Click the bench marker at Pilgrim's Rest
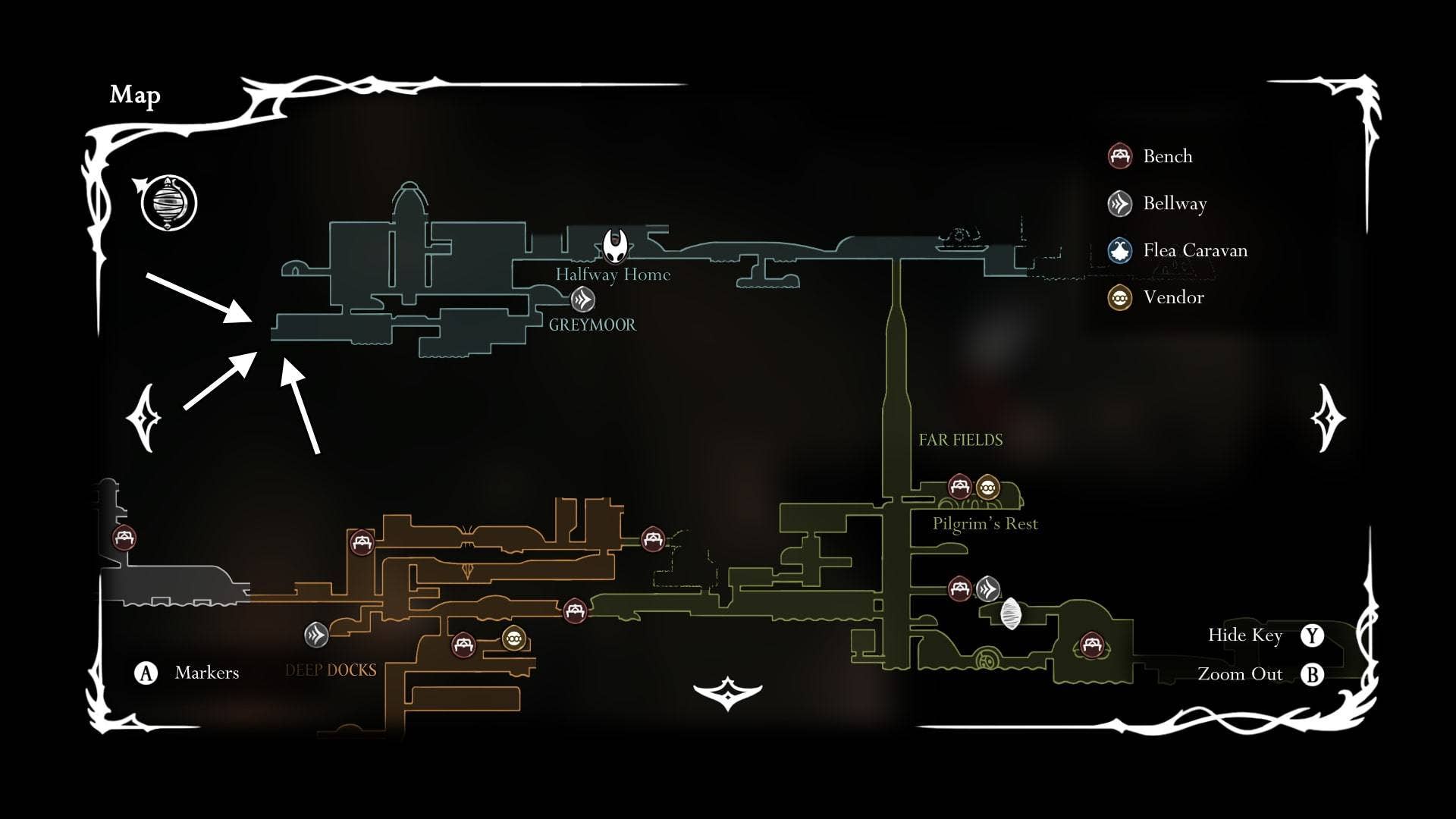The image size is (1456, 819). 960,486
